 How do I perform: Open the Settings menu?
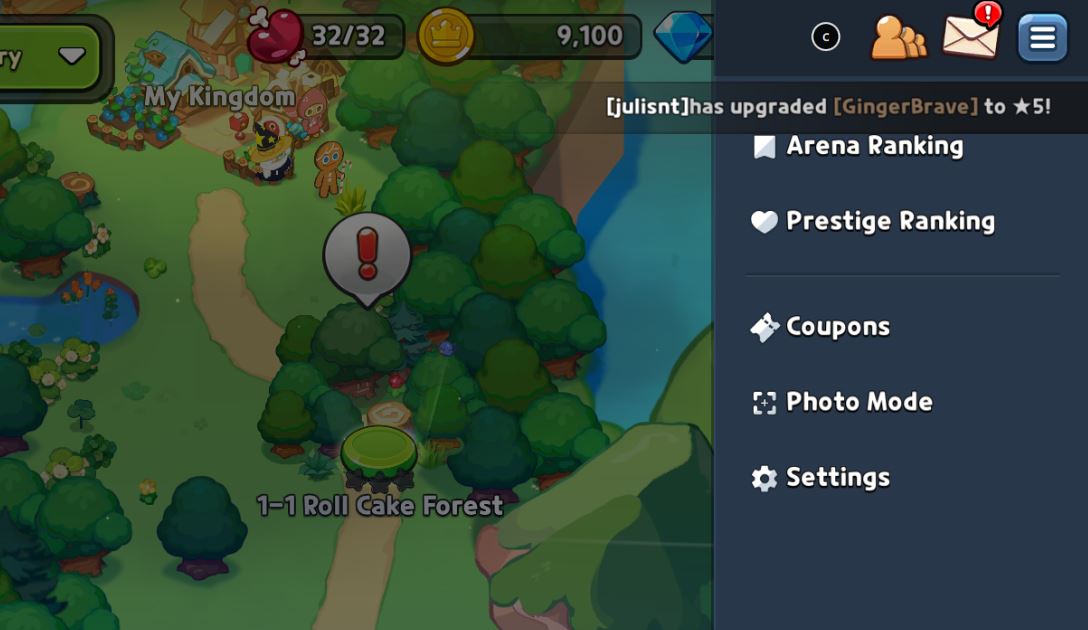[836, 478]
